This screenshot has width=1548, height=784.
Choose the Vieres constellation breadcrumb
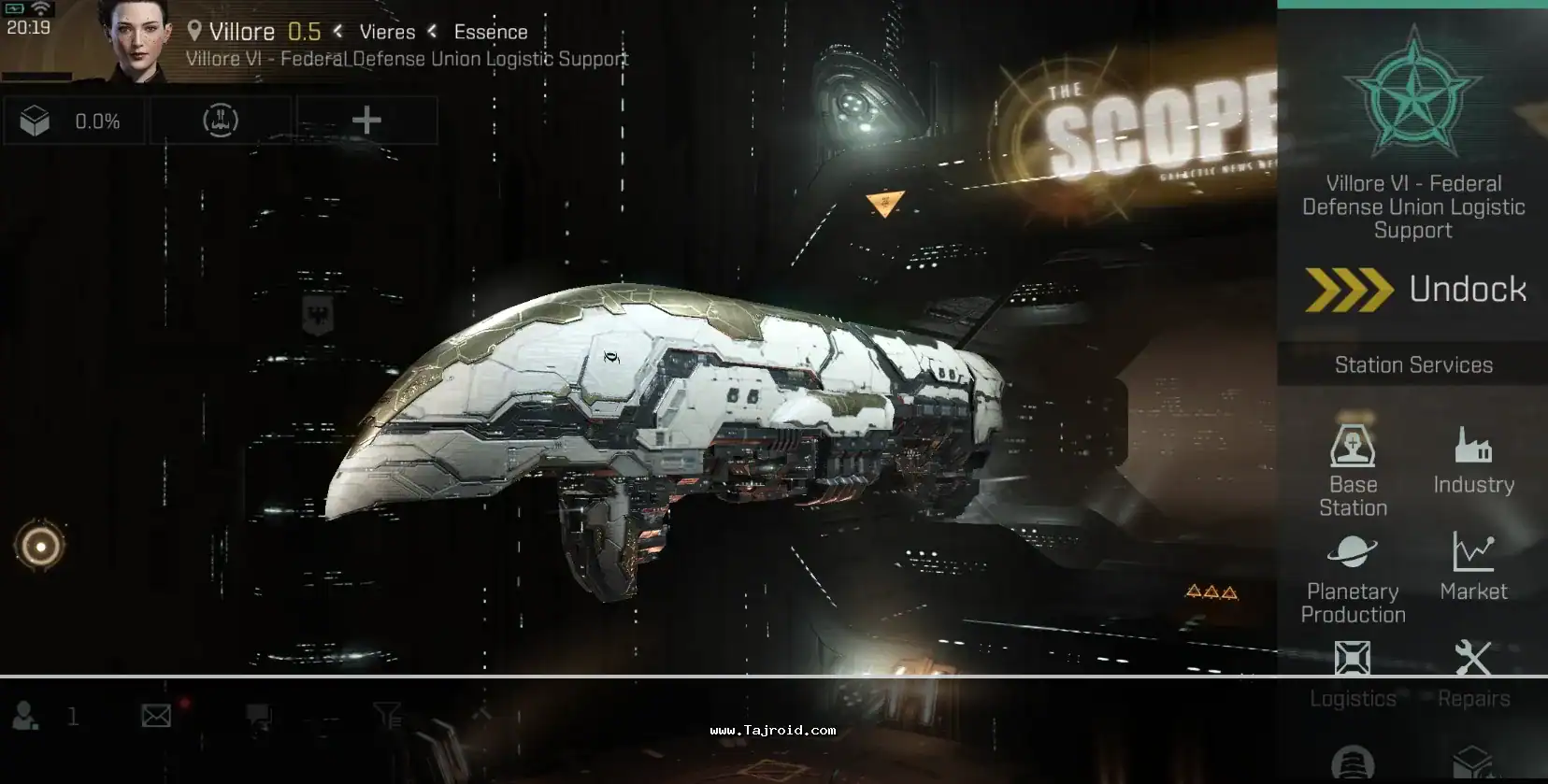387,32
